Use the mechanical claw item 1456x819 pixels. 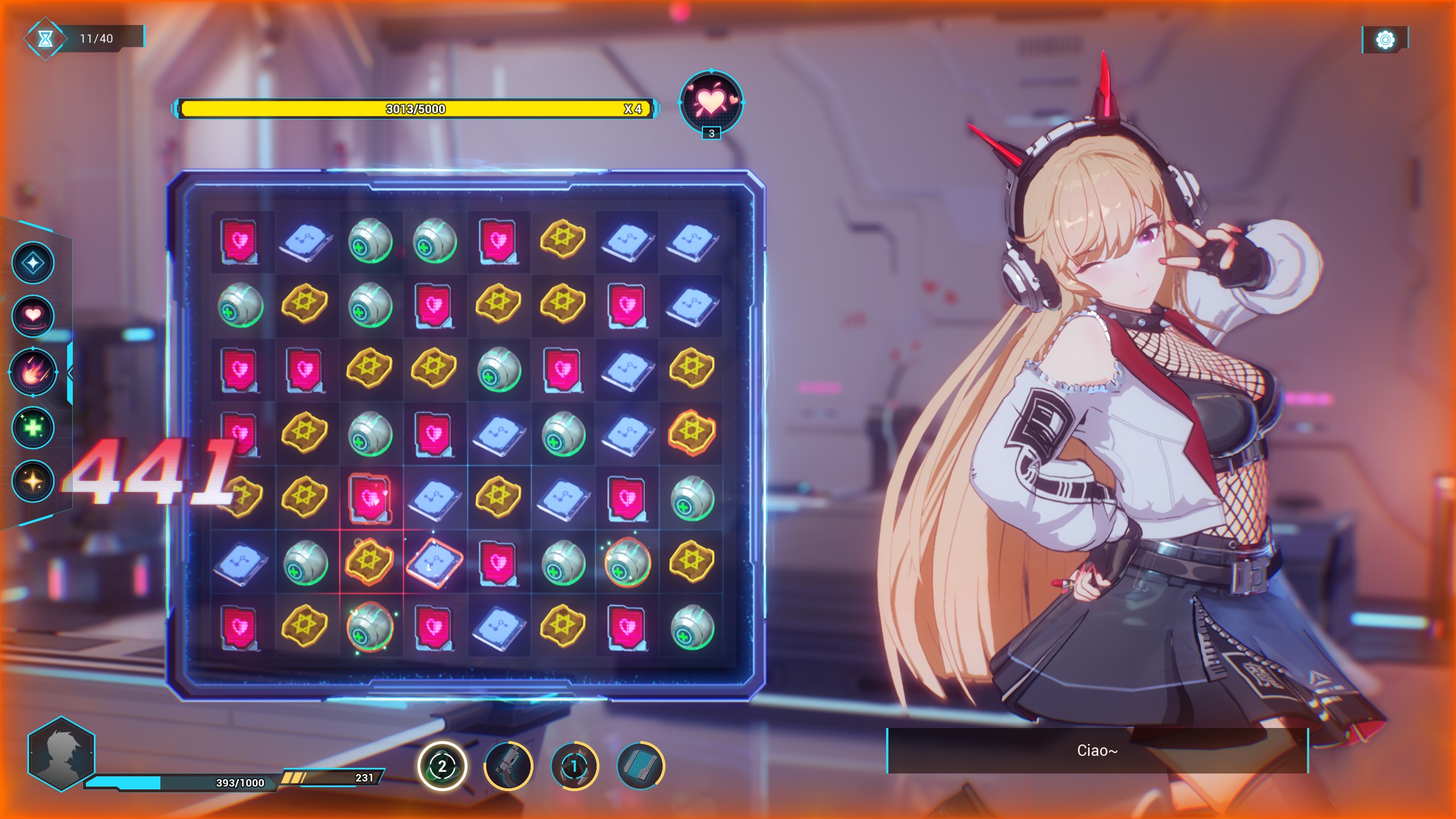(x=574, y=766)
